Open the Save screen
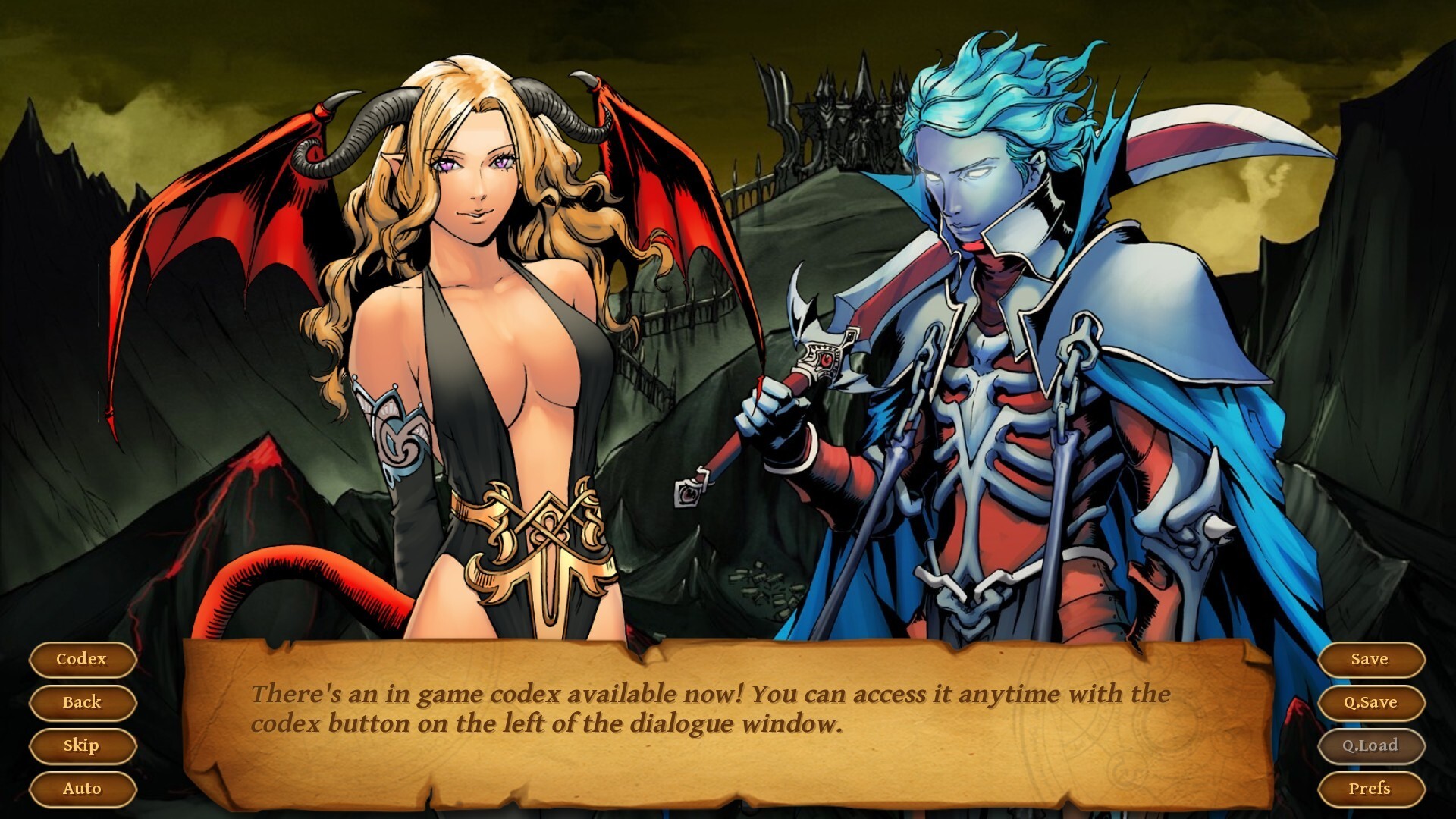 (1373, 659)
